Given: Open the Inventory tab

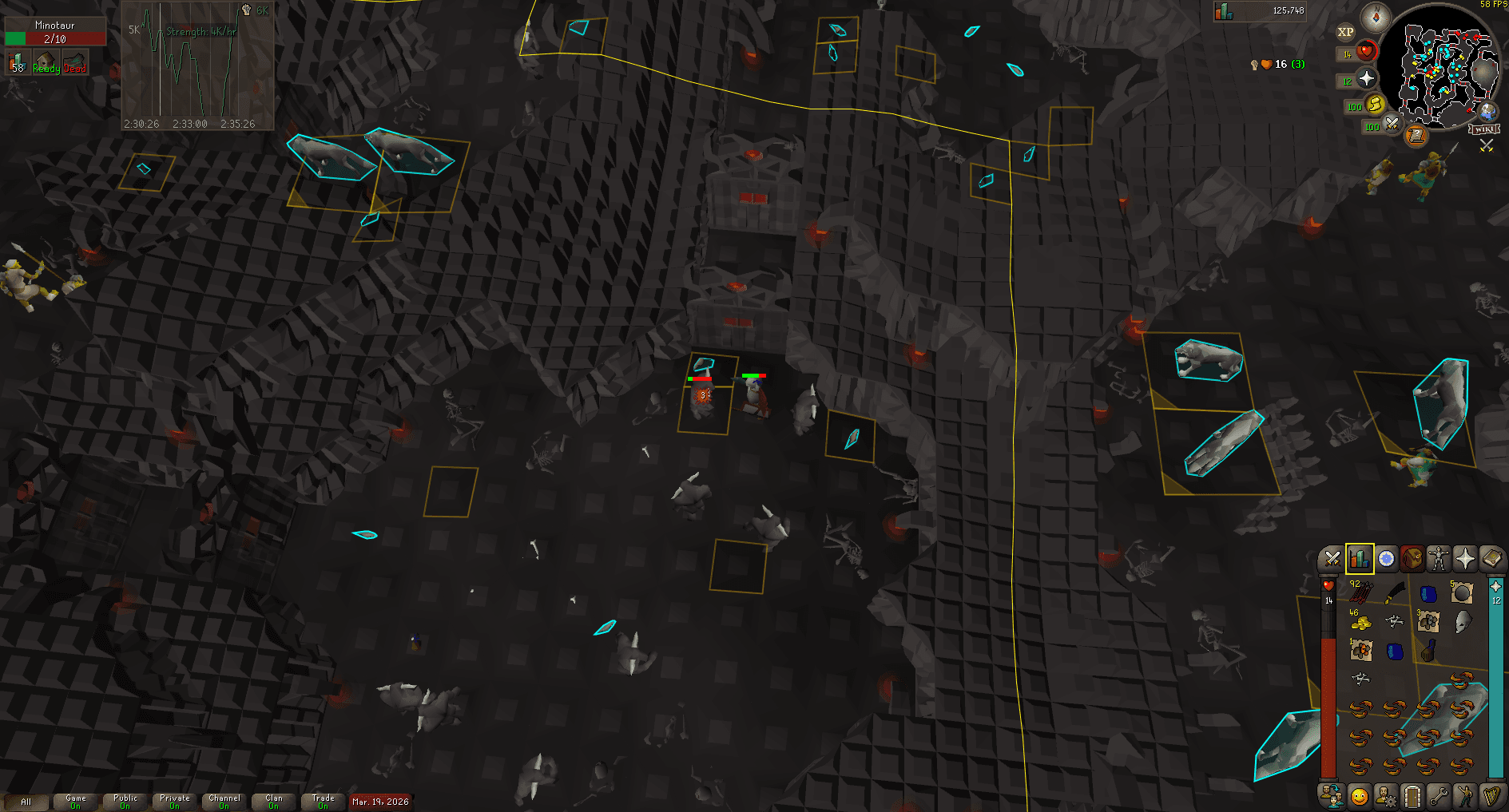Looking at the screenshot, I should click(x=1412, y=559).
